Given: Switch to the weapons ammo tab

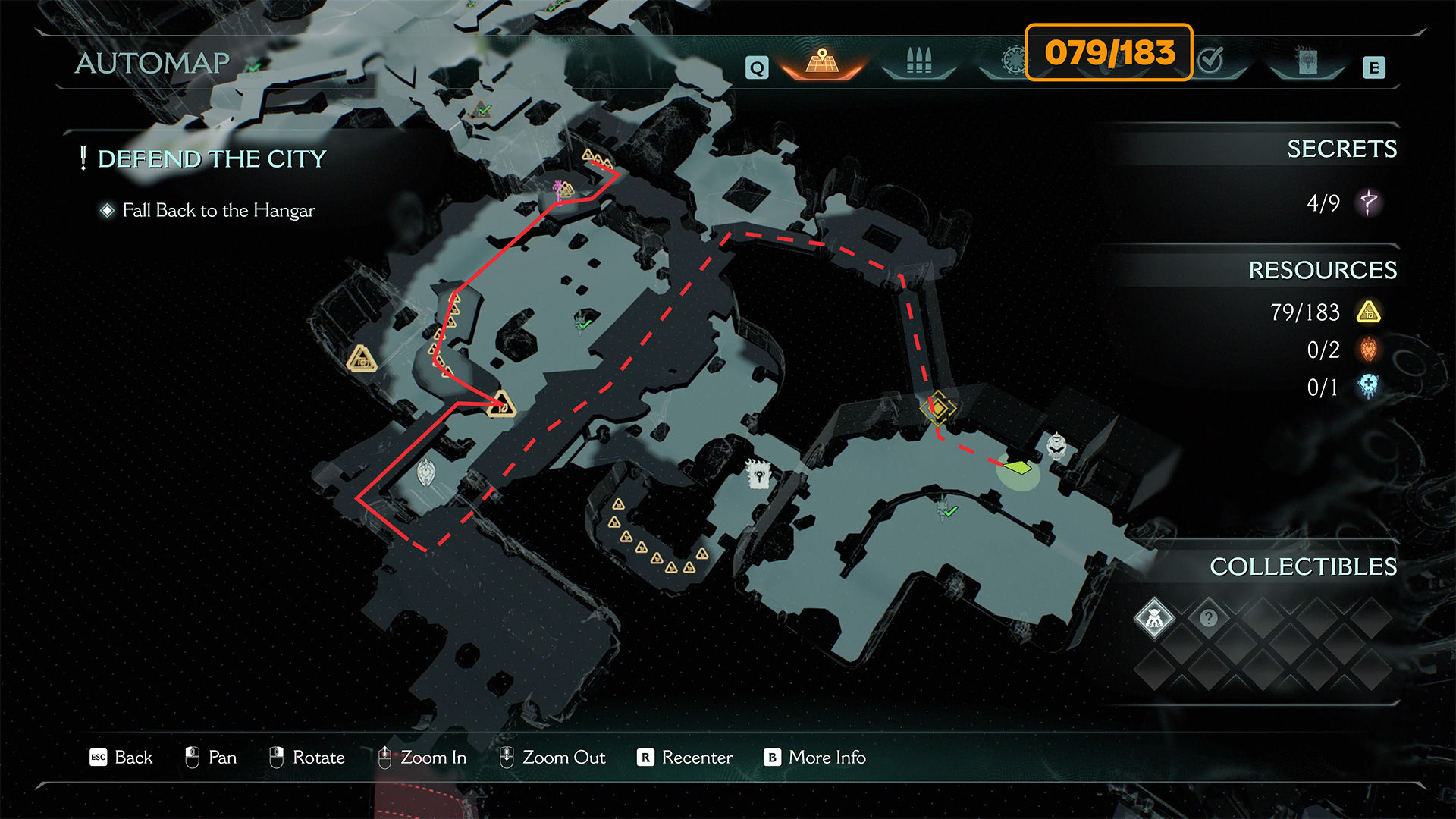Looking at the screenshot, I should point(918,61).
